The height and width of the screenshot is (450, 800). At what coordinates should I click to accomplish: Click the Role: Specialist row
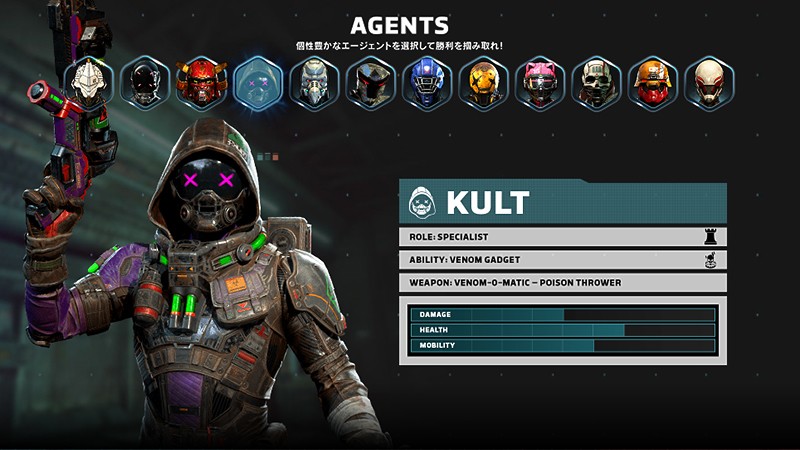(562, 237)
